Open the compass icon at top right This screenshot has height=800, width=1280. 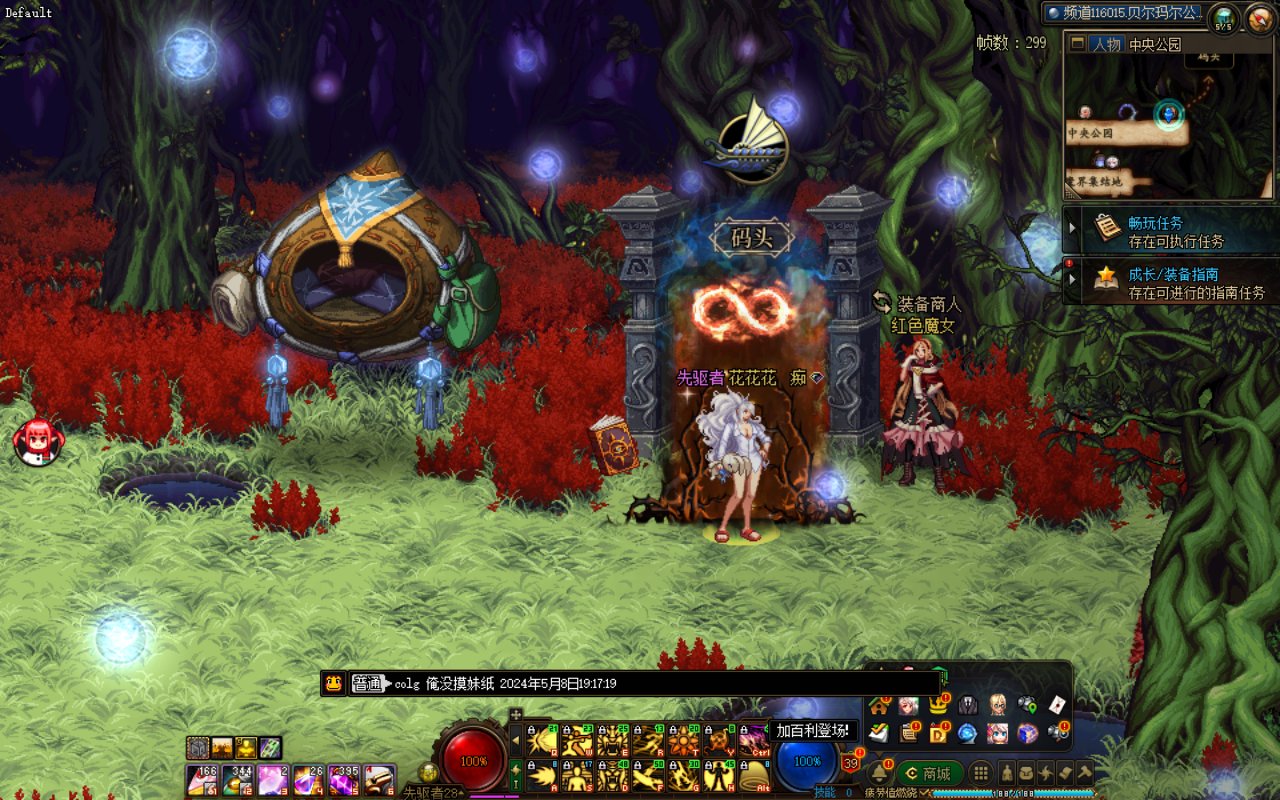pos(1259,18)
